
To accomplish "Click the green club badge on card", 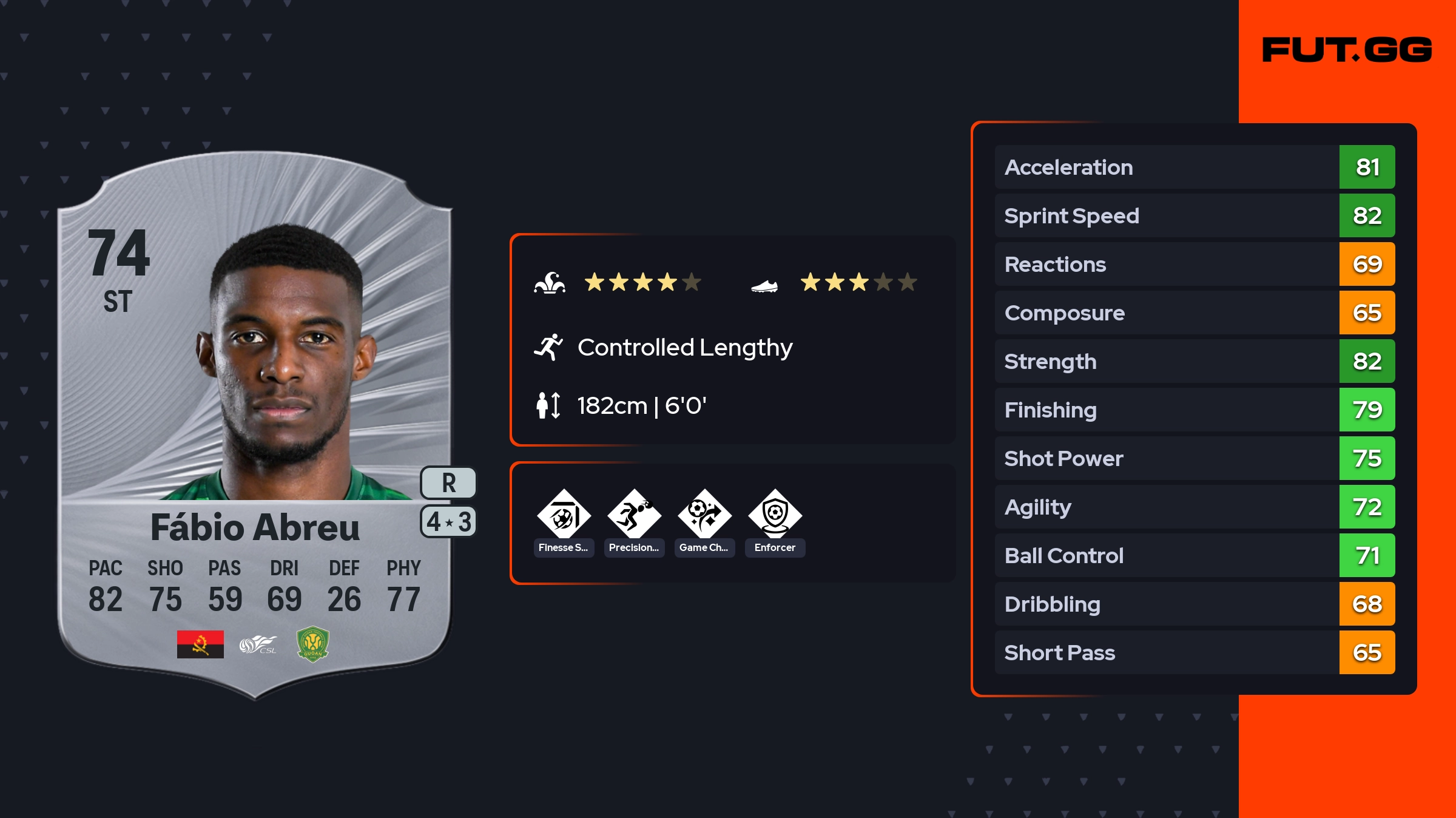I will (312, 644).
